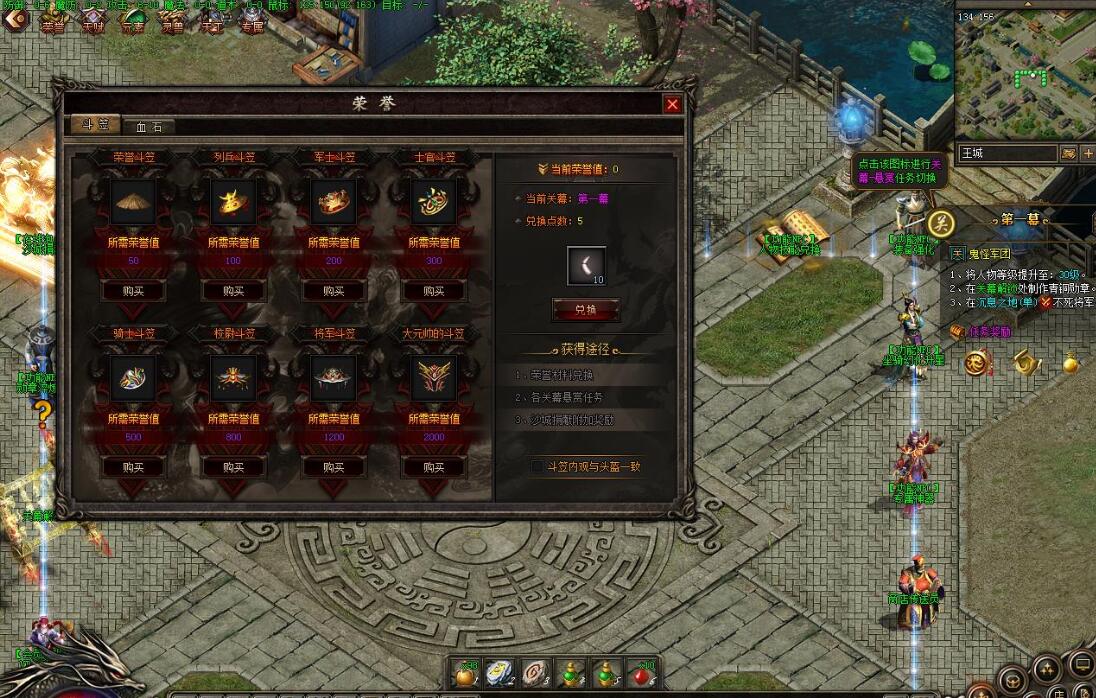Toggle the 斗笠内观与头盔一致 checkbox
This screenshot has width=1096, height=698.
pos(537,466)
